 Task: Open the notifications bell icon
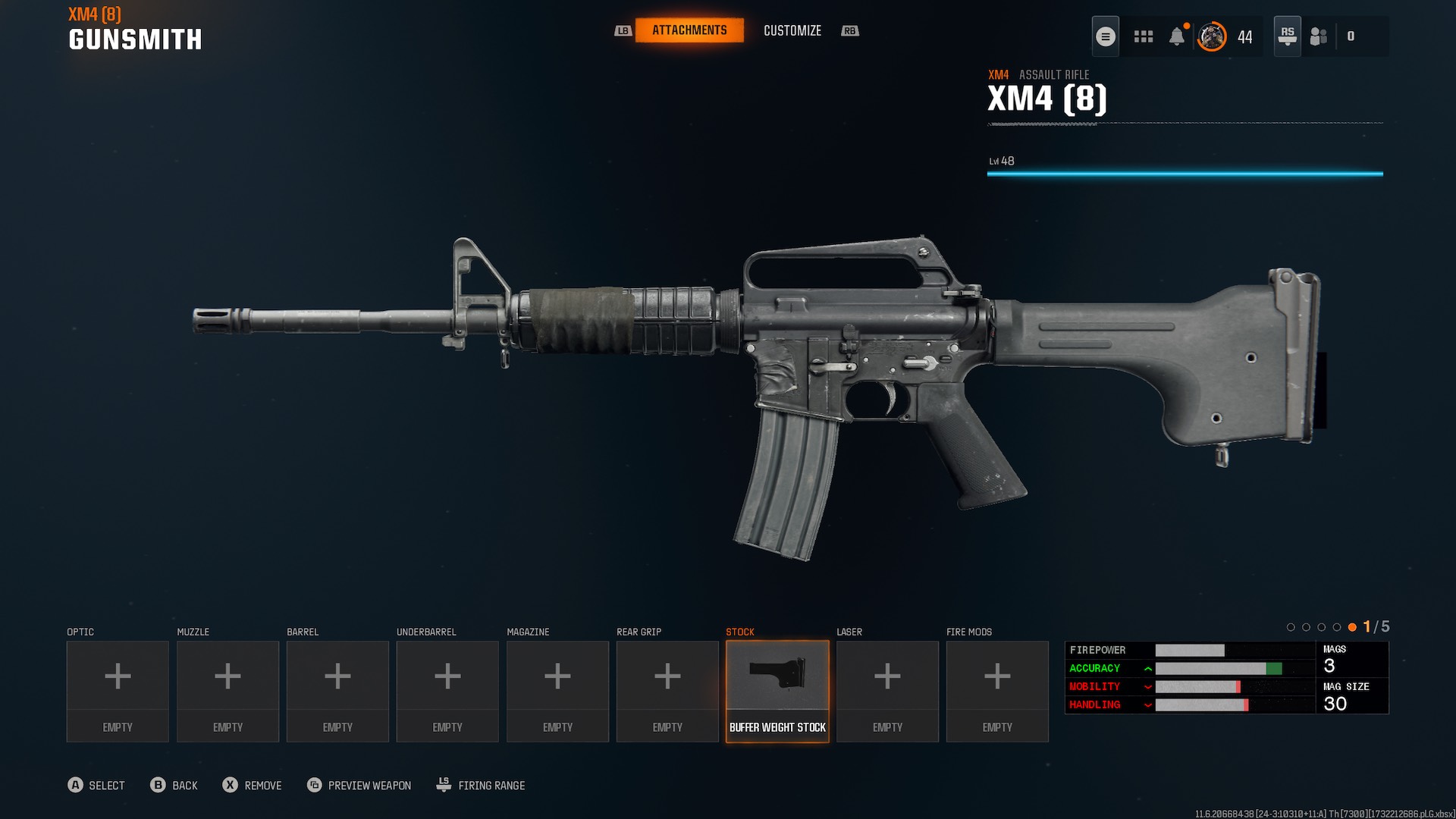point(1177,36)
